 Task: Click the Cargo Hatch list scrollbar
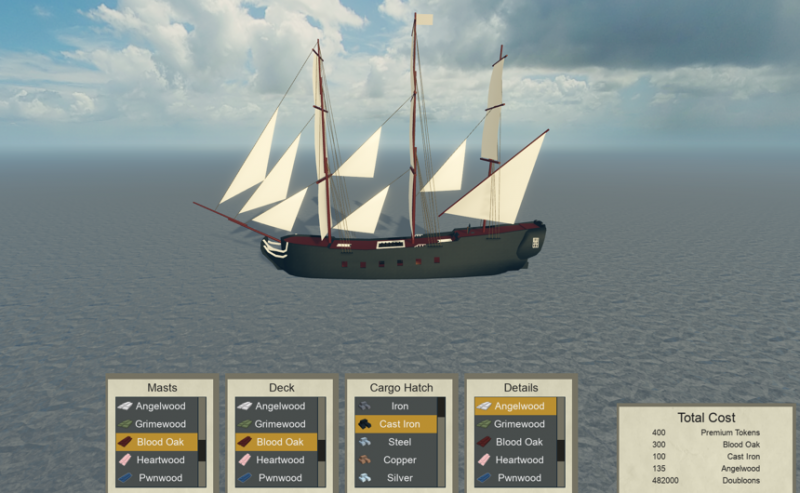(x=441, y=441)
